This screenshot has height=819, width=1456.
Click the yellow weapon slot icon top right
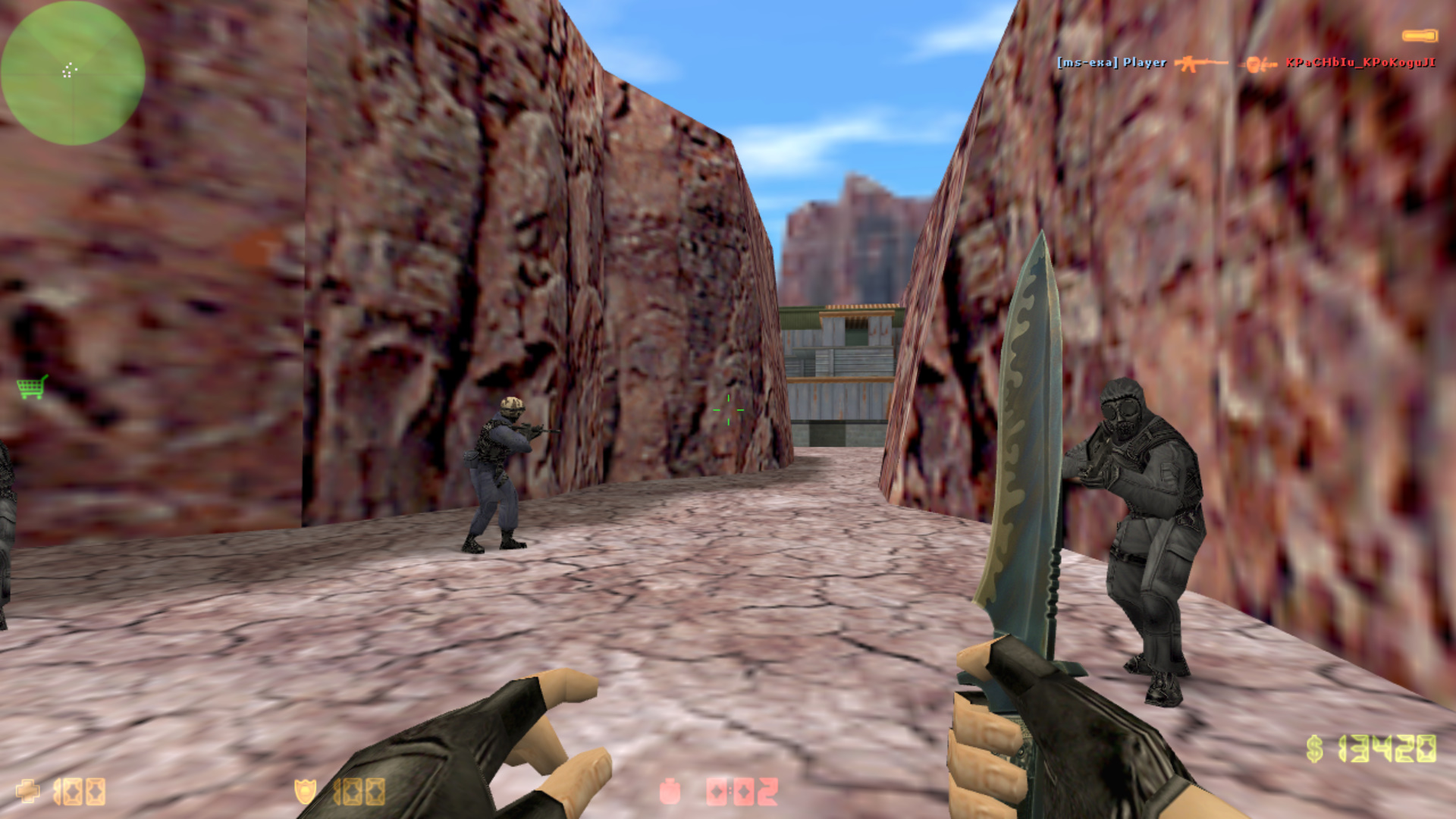coord(1420,34)
